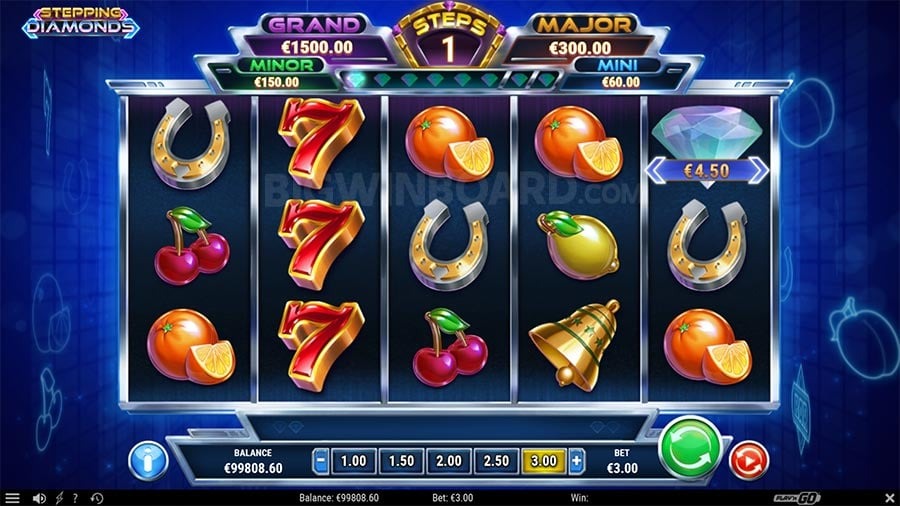Toggle the sound speaker icon
Viewport: 900px width, 506px height.
(40, 497)
